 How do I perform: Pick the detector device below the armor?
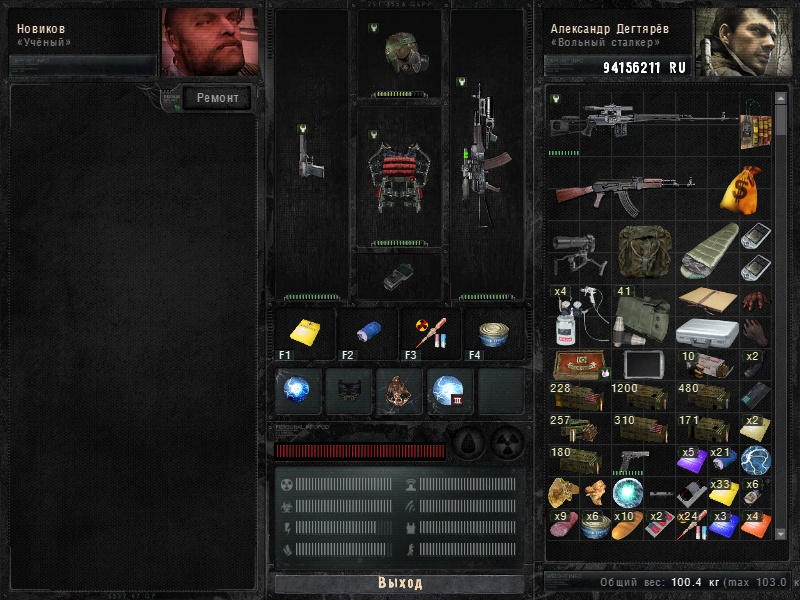point(399,277)
